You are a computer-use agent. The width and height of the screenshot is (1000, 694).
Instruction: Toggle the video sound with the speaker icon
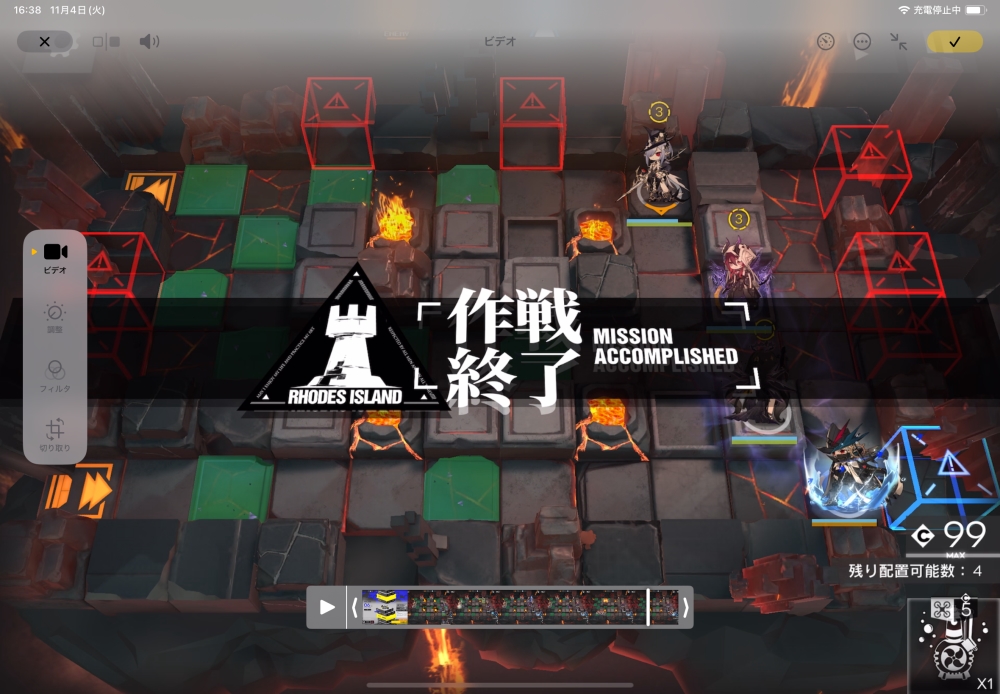click(x=149, y=42)
